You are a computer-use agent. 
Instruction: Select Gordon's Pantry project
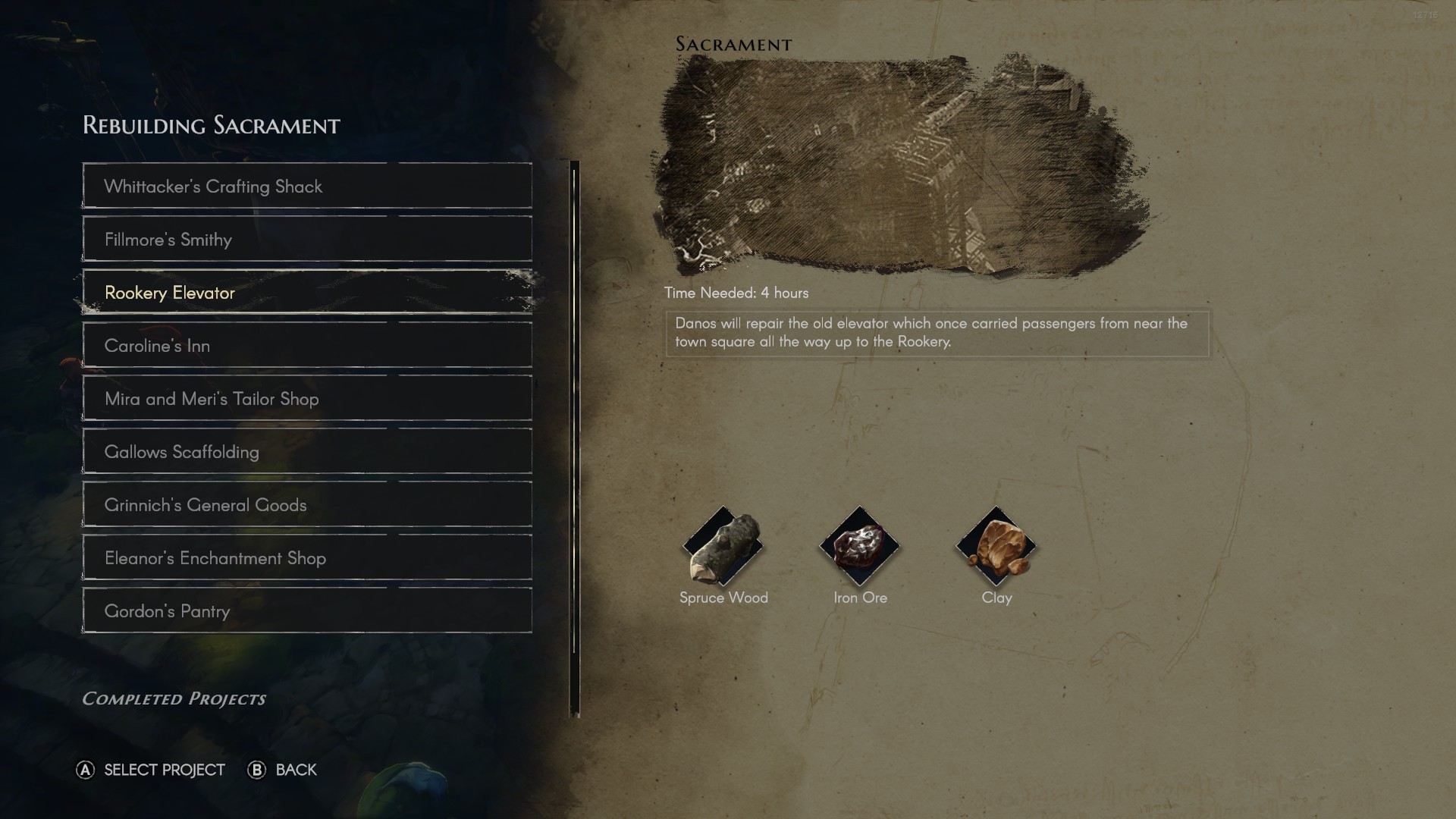306,610
